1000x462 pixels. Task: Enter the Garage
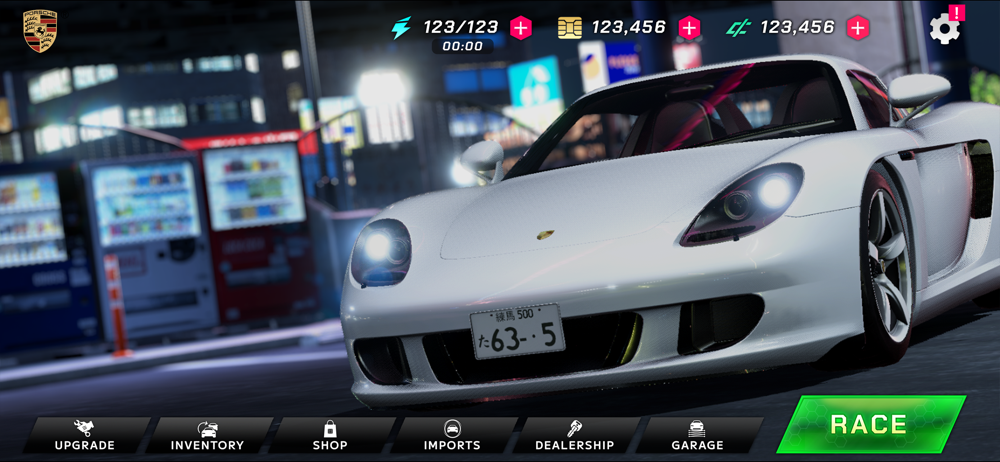697,436
